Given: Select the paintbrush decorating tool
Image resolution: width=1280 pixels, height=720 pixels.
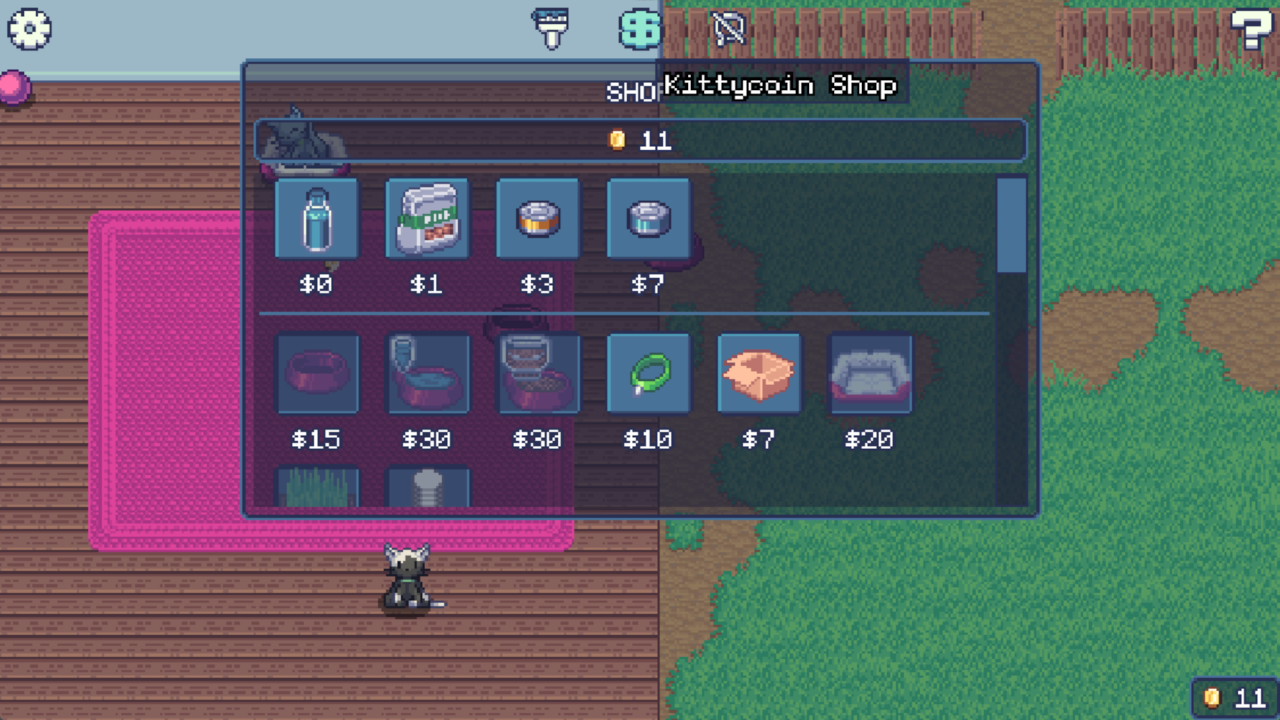Looking at the screenshot, I should pos(550,29).
